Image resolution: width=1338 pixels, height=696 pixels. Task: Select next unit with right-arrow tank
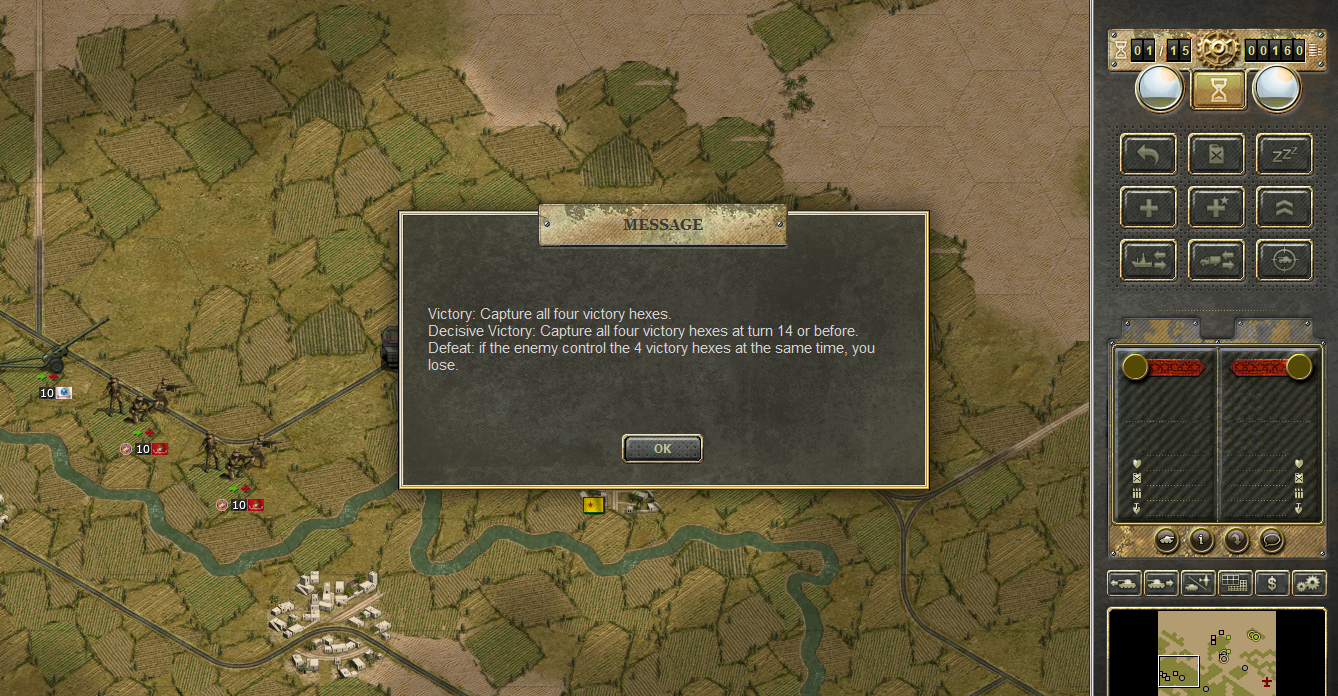tap(1160, 582)
